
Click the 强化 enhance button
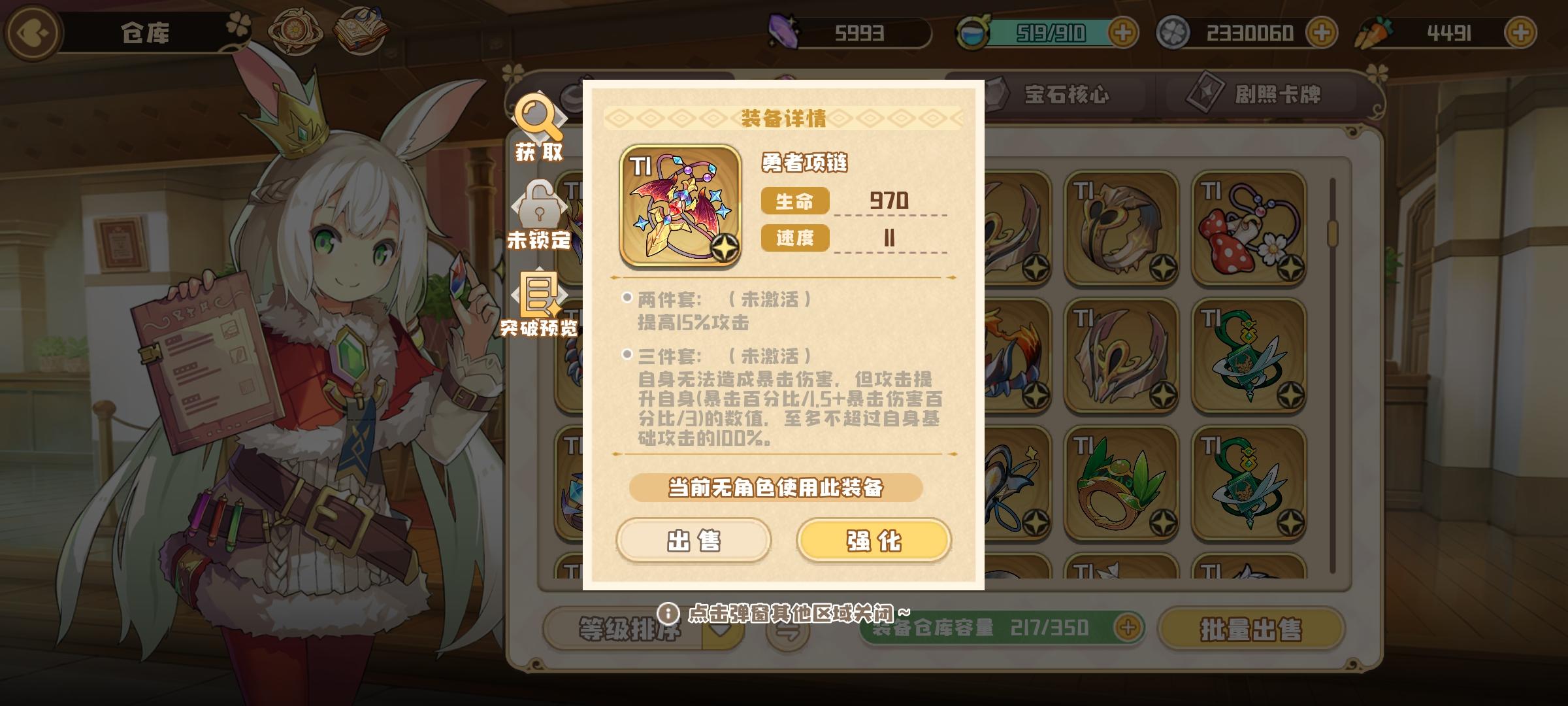(875, 540)
